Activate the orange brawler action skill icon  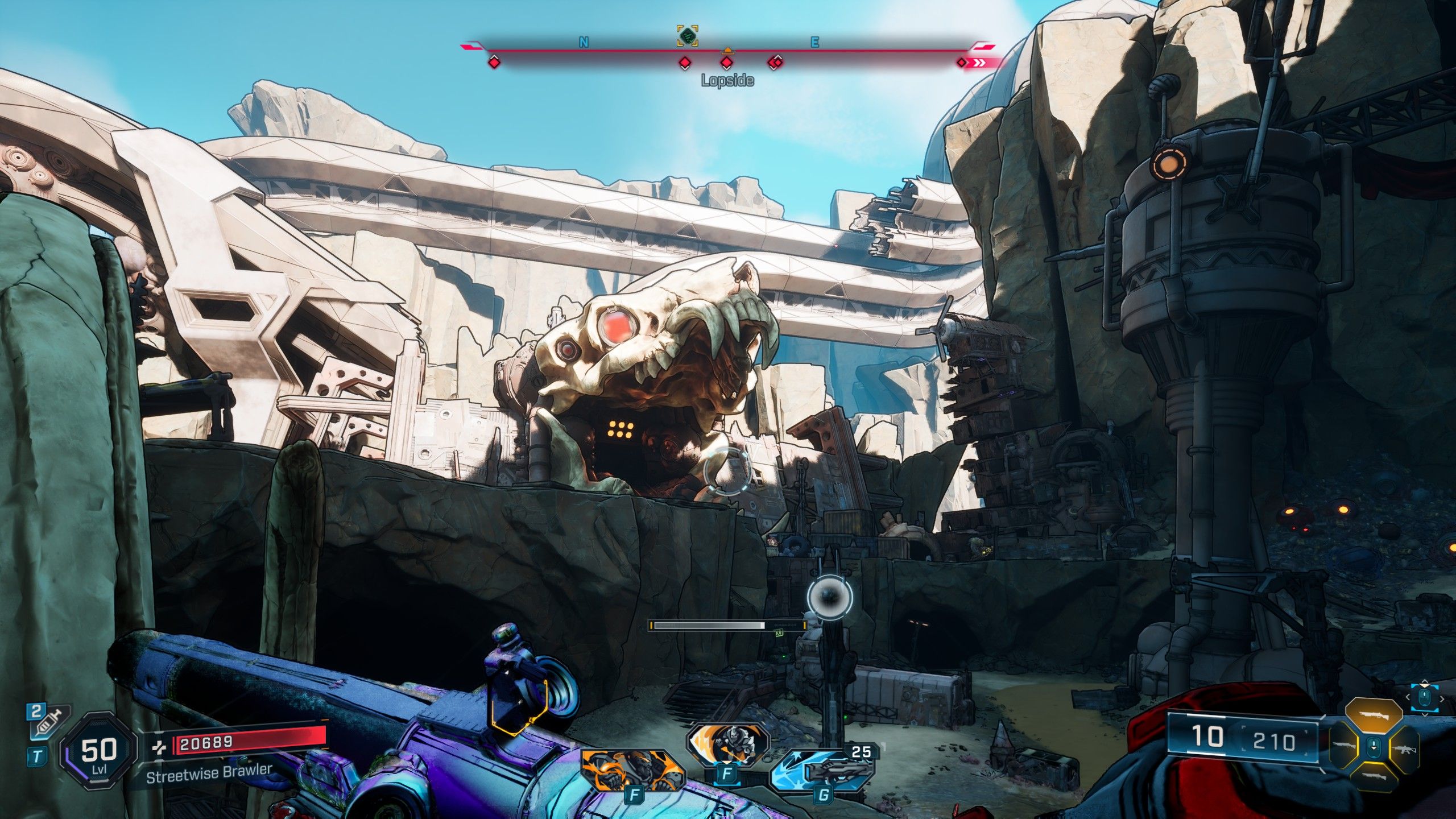click(632, 771)
